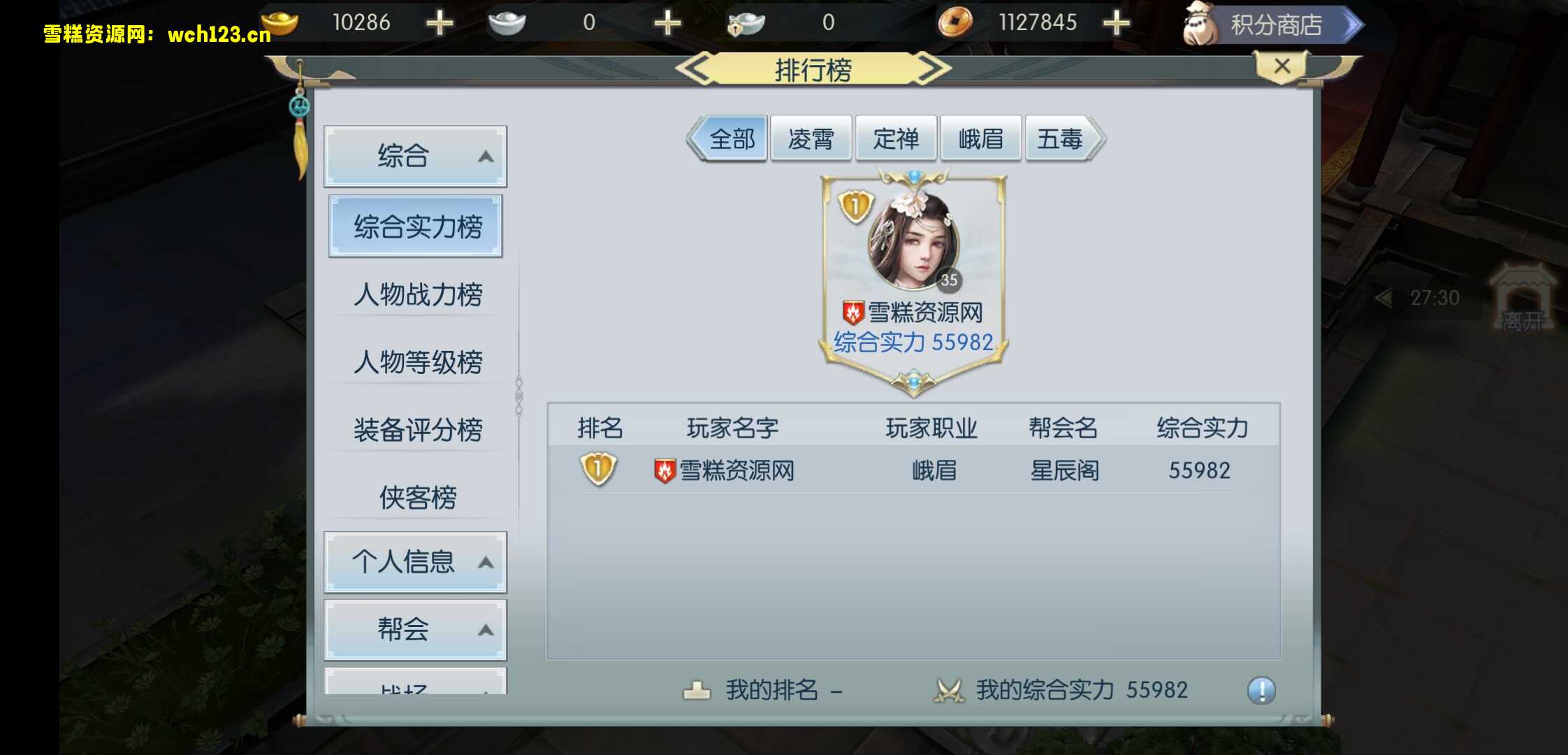Screen dimensions: 1568x755
Task: Select the 综合实力榜 ranking category
Action: (415, 225)
